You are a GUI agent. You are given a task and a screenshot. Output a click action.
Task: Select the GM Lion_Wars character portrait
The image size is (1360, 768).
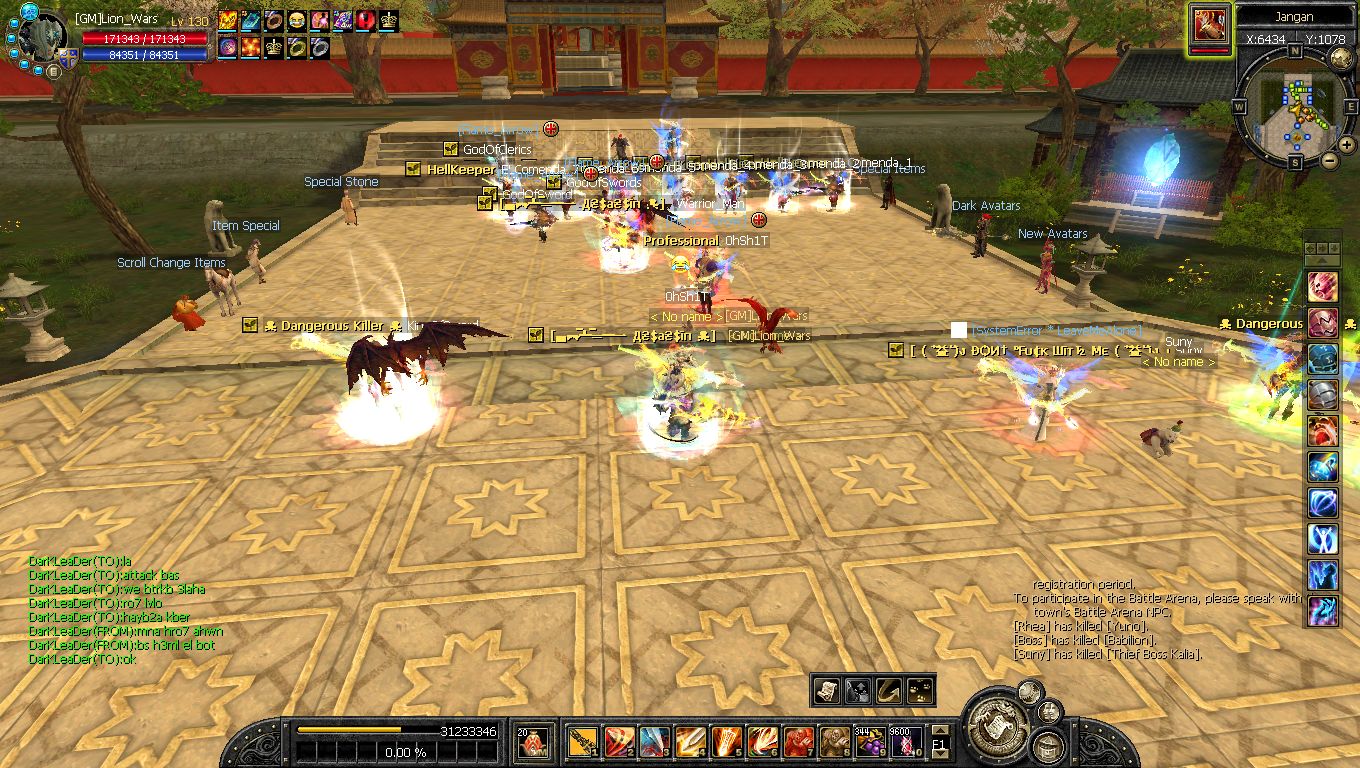(39, 38)
